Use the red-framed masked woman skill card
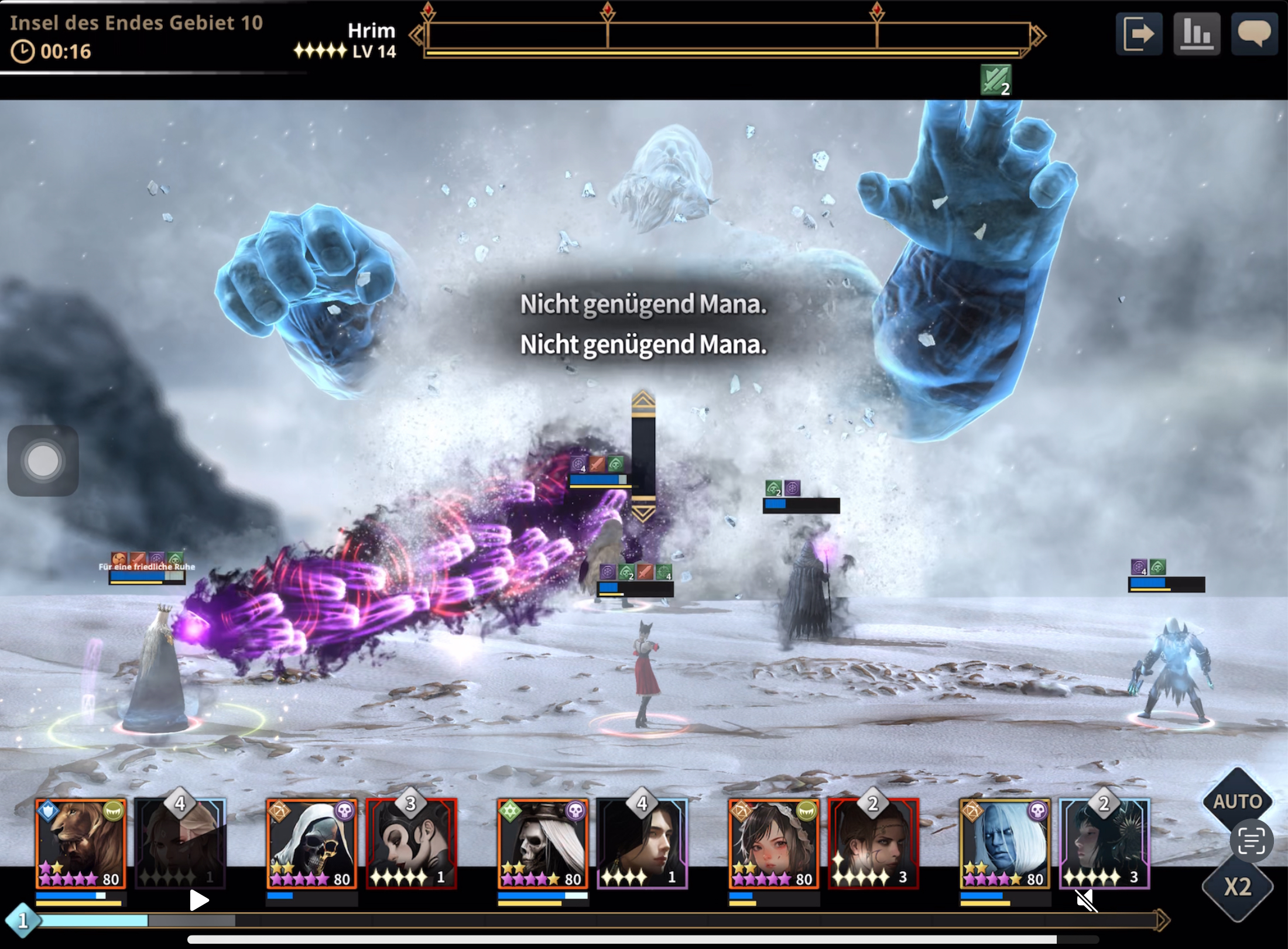1288x949 pixels. coord(411,843)
